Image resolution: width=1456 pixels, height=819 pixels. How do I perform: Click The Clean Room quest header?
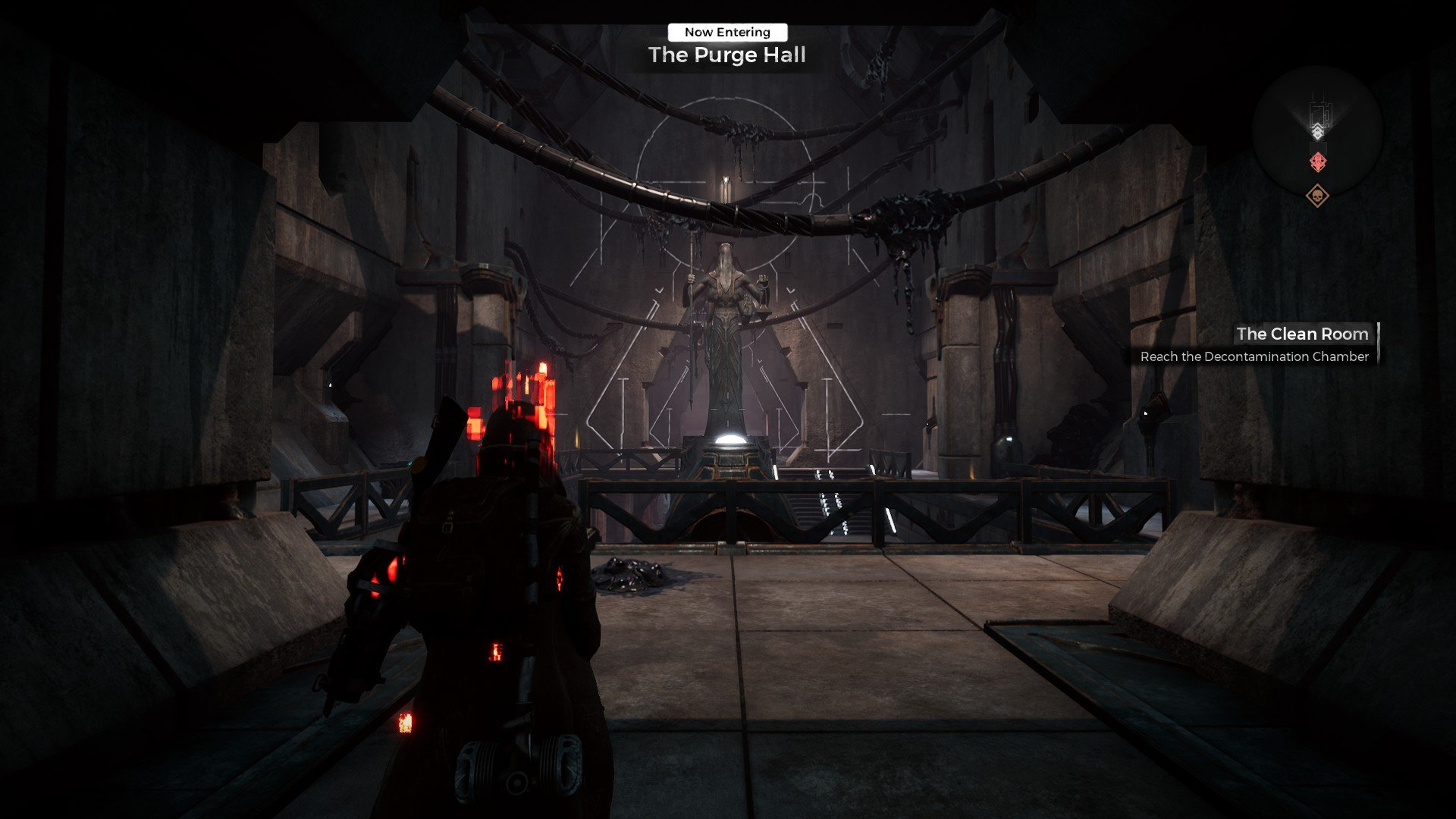point(1301,334)
